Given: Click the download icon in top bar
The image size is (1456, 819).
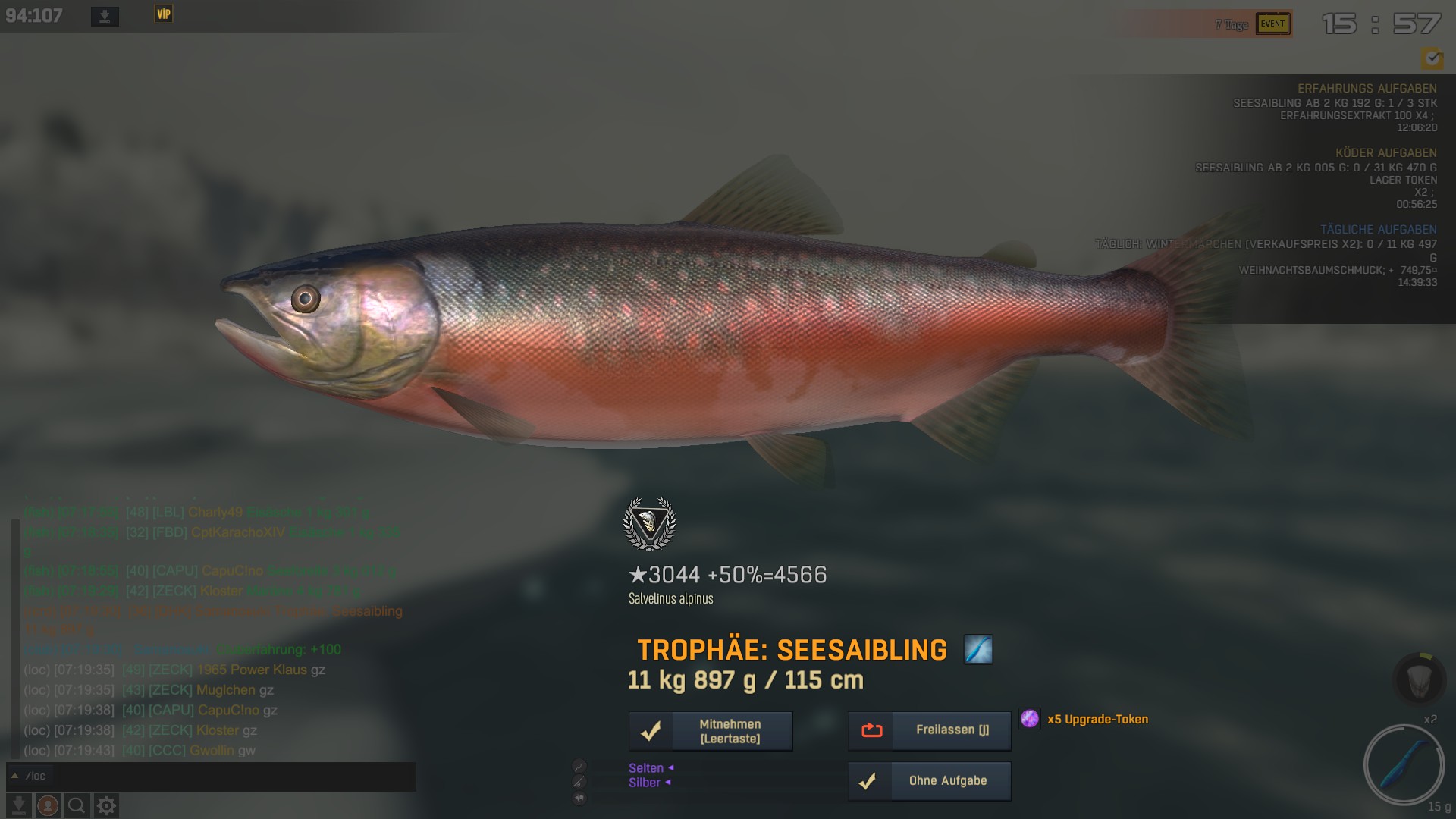Looking at the screenshot, I should click(105, 16).
